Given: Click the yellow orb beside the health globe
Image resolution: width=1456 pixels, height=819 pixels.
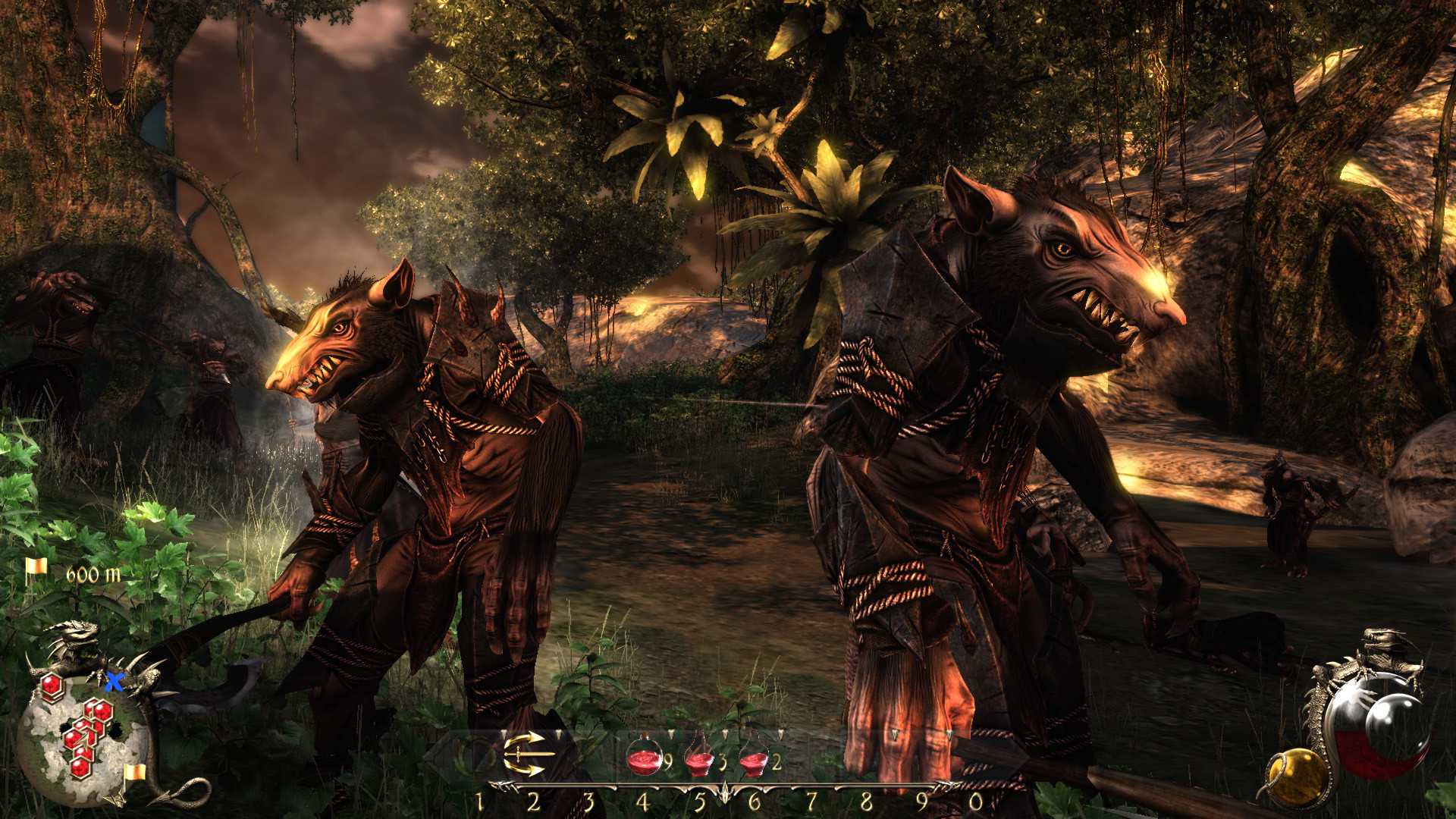Looking at the screenshot, I should click(x=1298, y=777).
